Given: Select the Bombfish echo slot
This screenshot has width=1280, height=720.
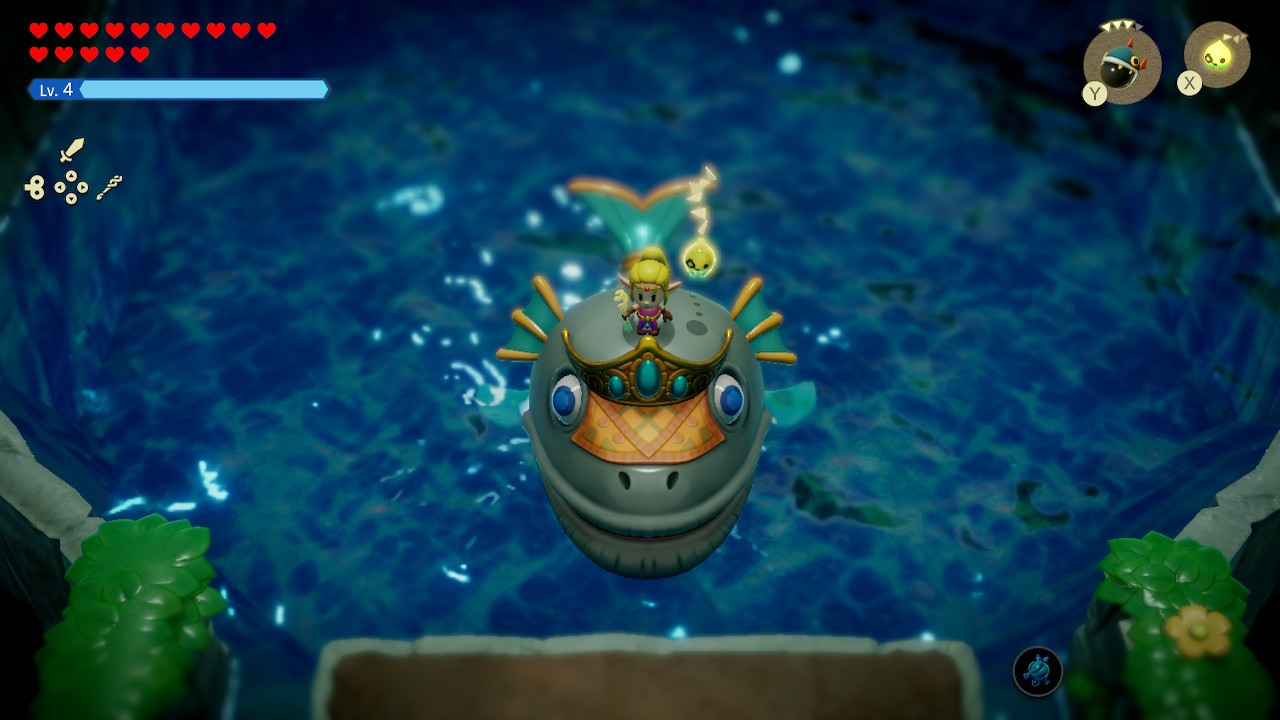Looking at the screenshot, I should (x=1122, y=66).
